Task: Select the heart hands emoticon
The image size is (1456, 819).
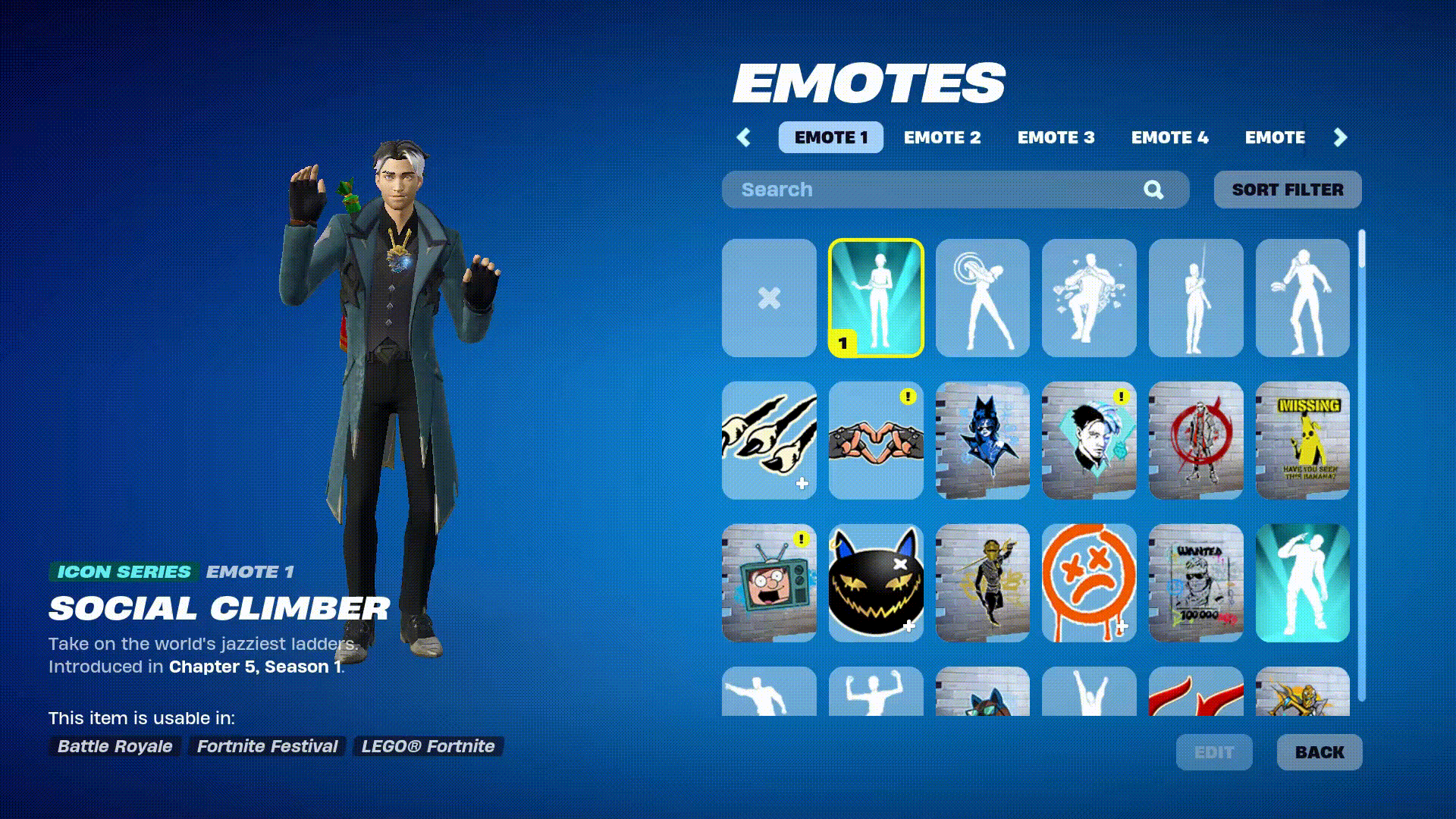Action: click(x=875, y=442)
